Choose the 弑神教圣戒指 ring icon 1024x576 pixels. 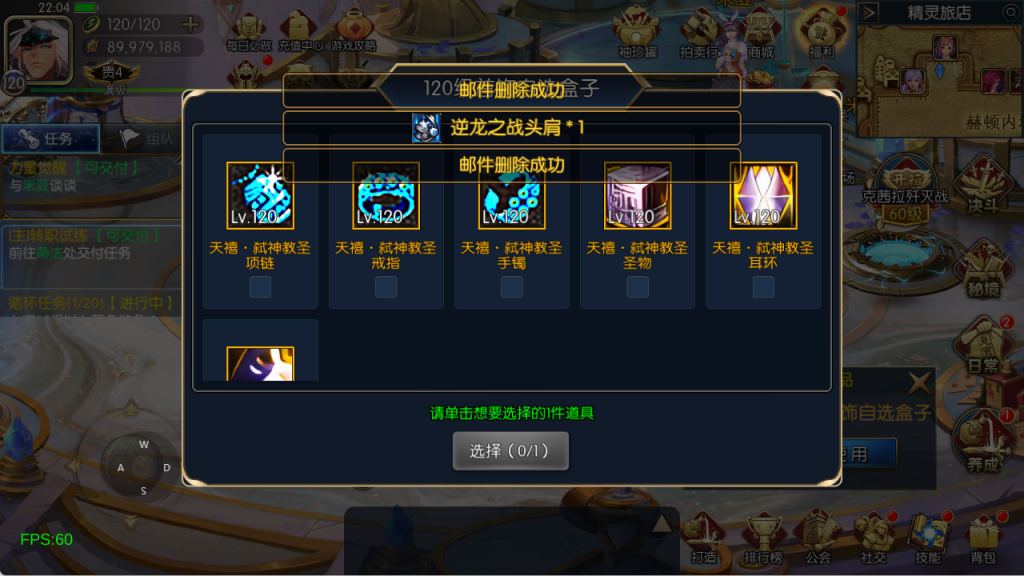click(386, 196)
